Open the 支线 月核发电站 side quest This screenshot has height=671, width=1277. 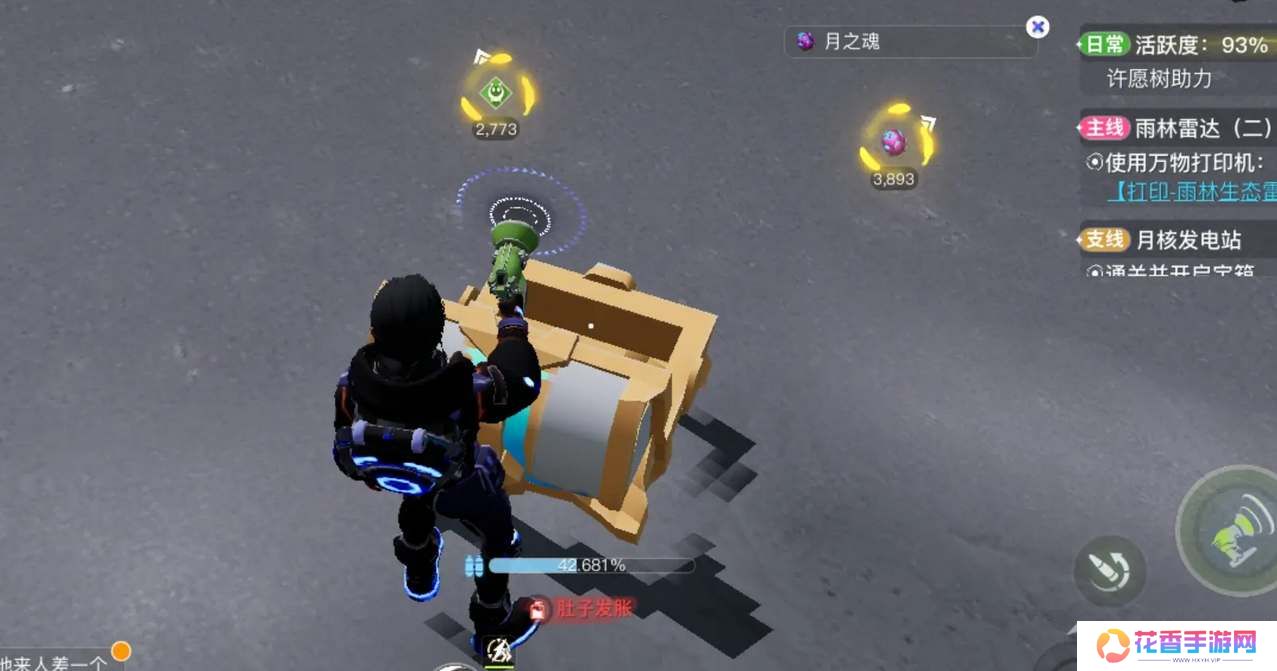(x=1176, y=240)
